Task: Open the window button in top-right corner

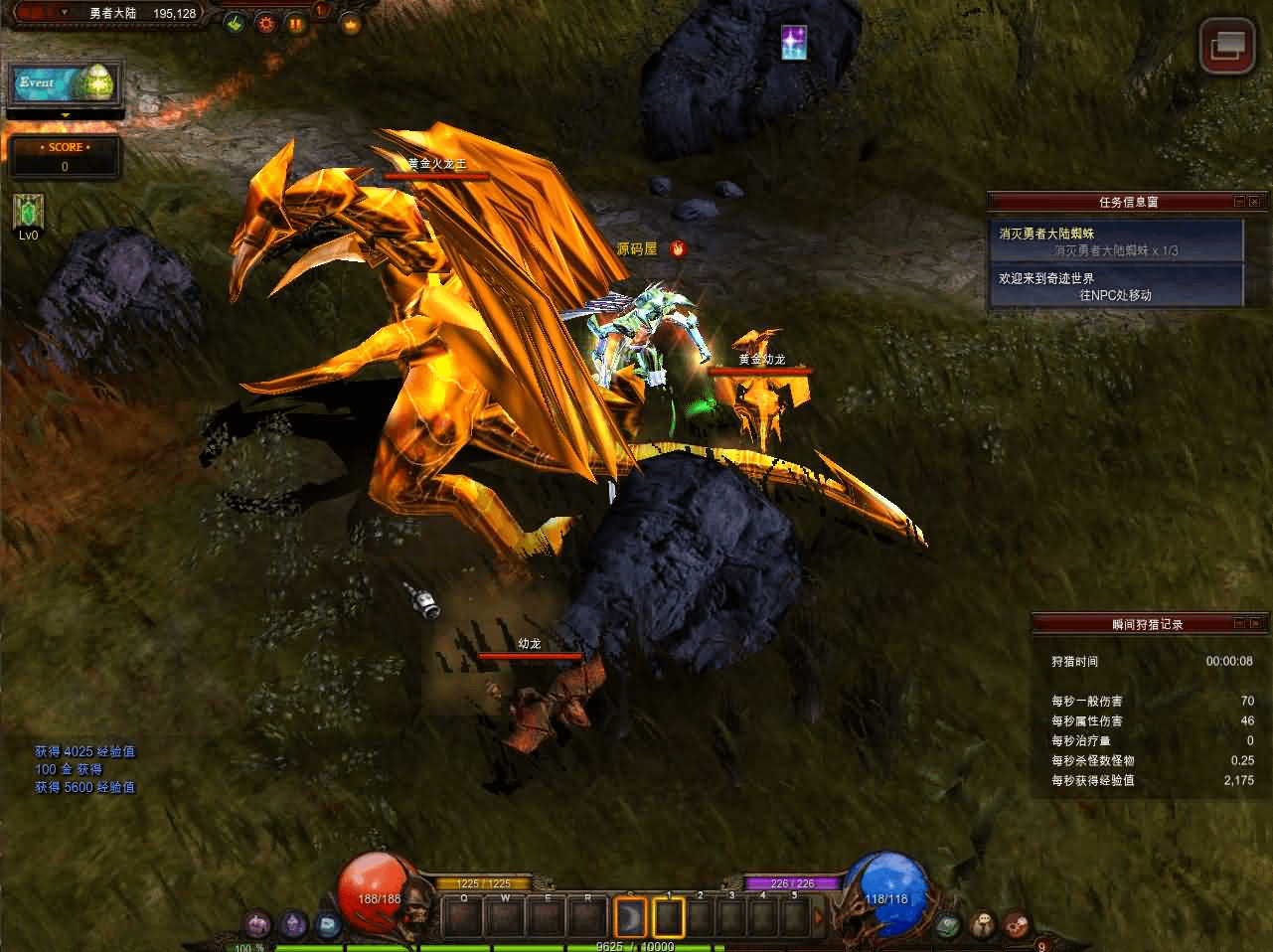Action: pyautogui.click(x=1226, y=46)
